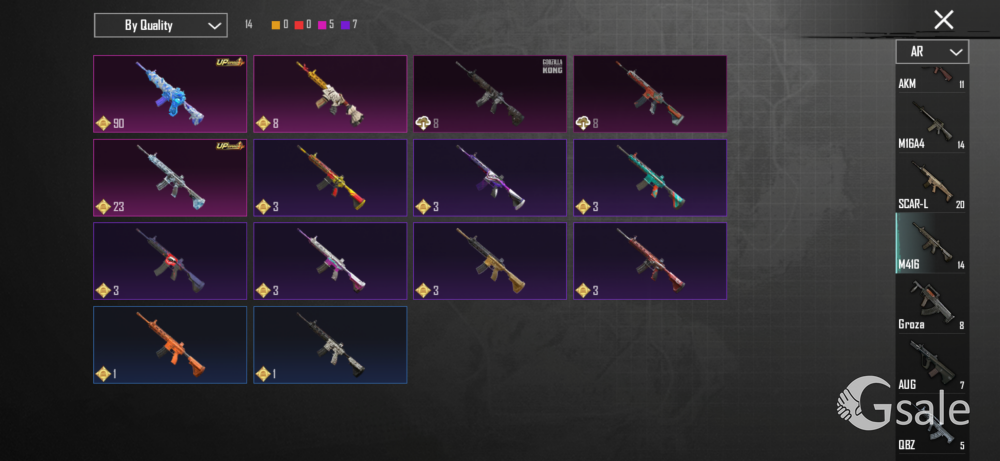1000x461 pixels.
Task: Pick the purple and white M416 skin
Action: tap(490, 178)
